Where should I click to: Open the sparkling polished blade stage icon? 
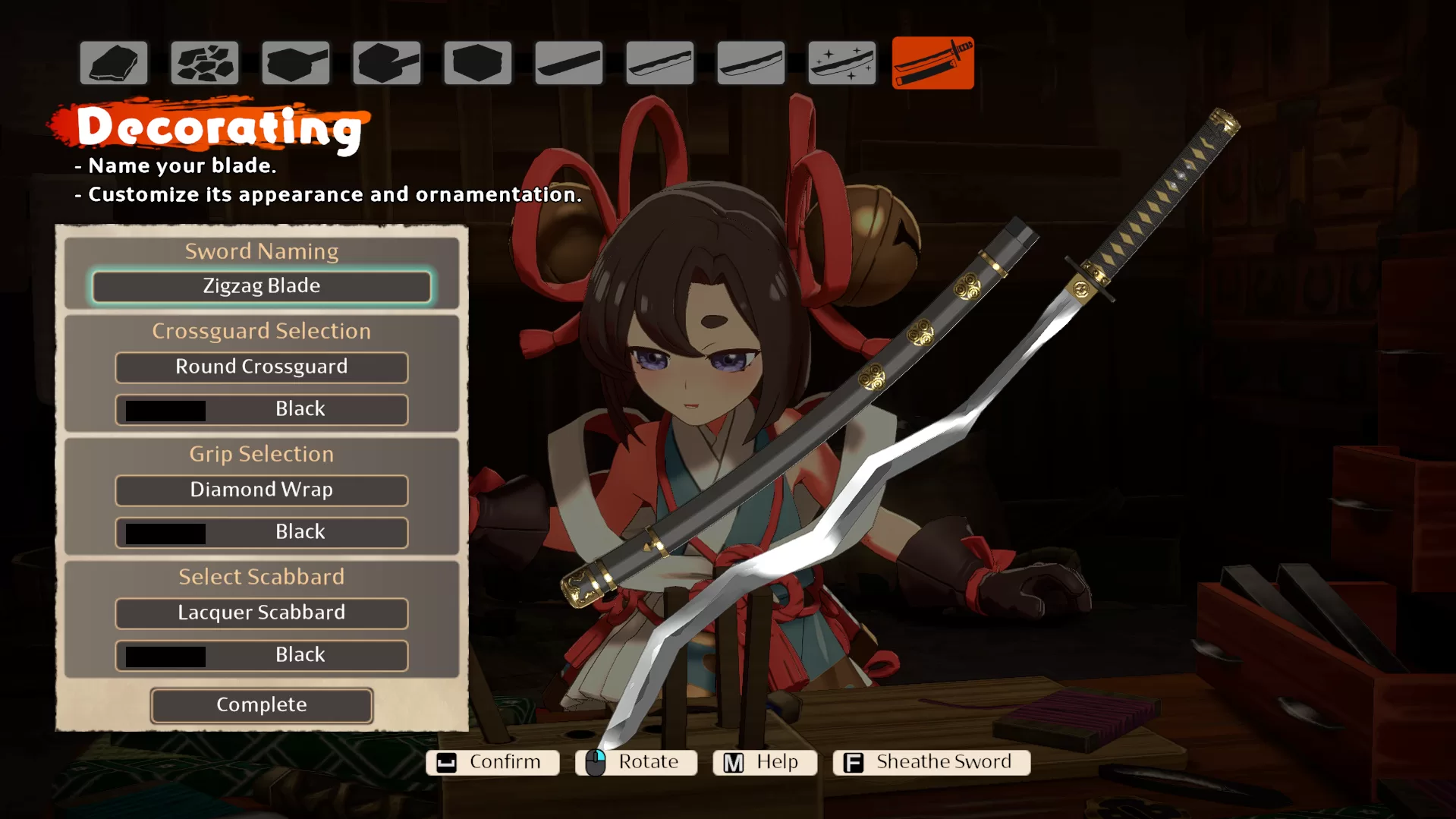[x=841, y=63]
